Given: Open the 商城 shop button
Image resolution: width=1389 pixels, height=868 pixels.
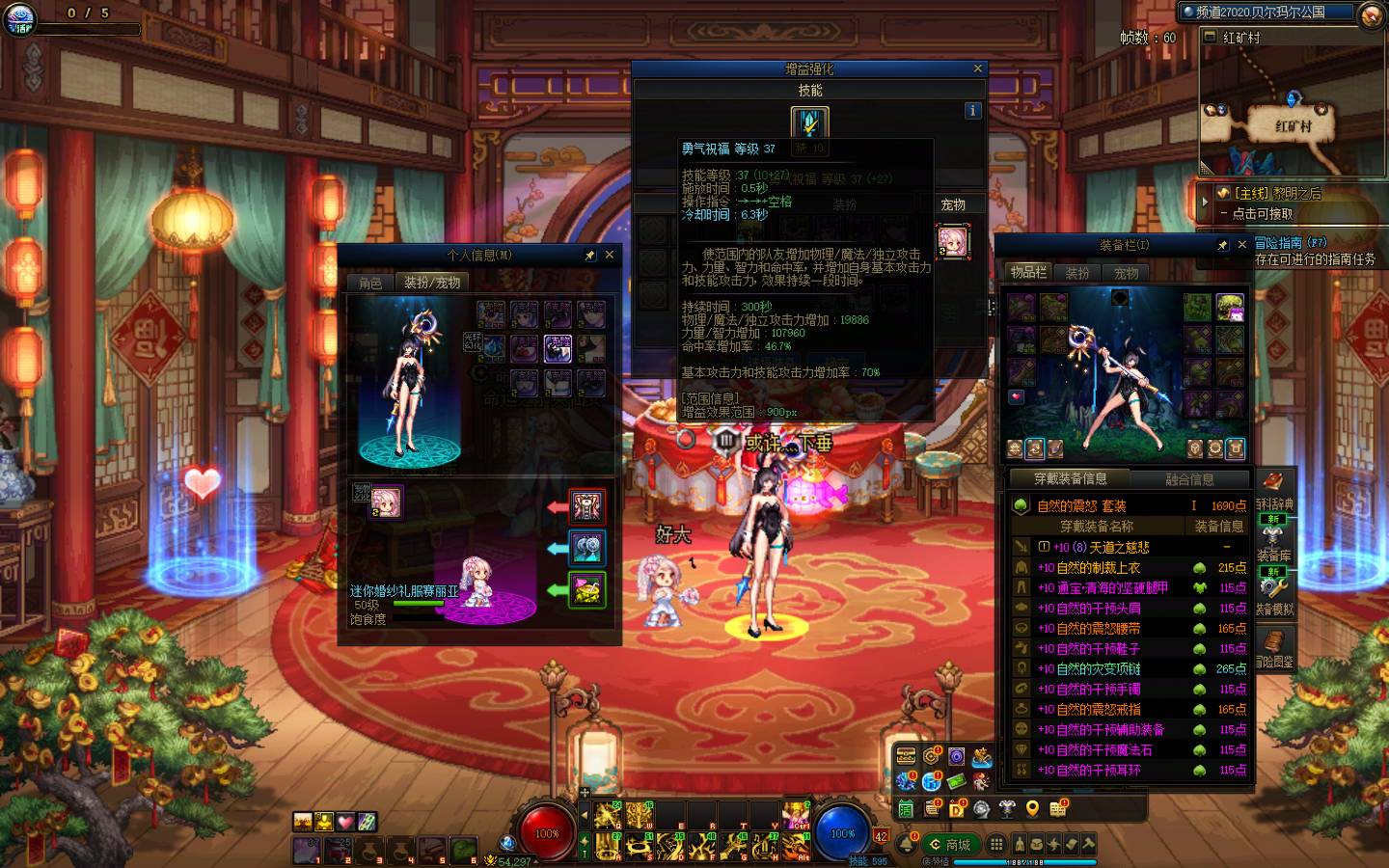Looking at the screenshot, I should coord(950,845).
